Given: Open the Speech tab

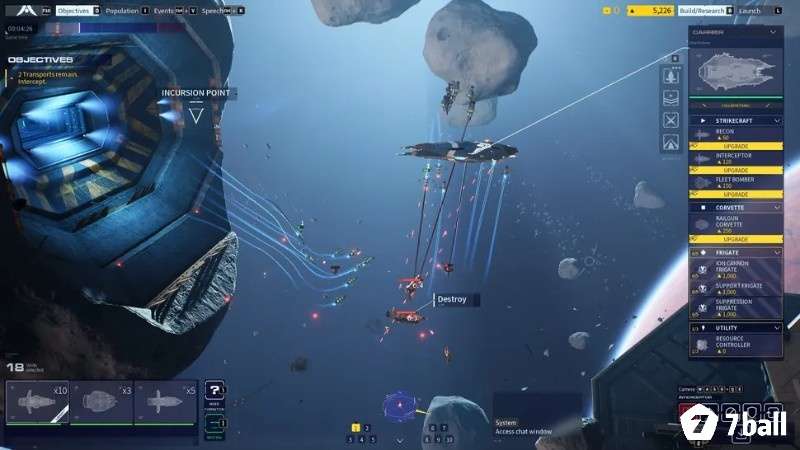Looking at the screenshot, I should [212, 10].
